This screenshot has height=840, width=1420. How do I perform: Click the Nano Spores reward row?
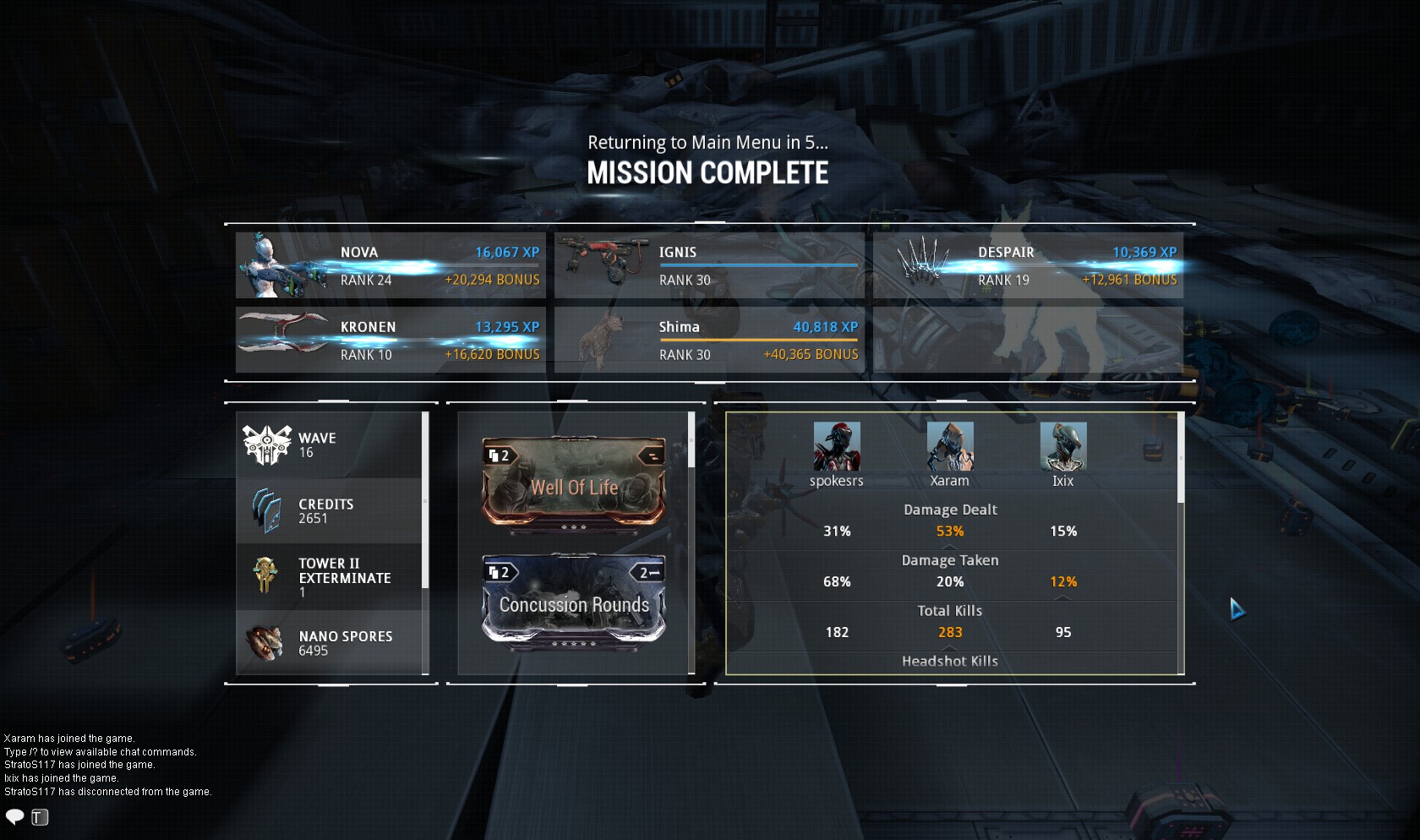[329, 642]
